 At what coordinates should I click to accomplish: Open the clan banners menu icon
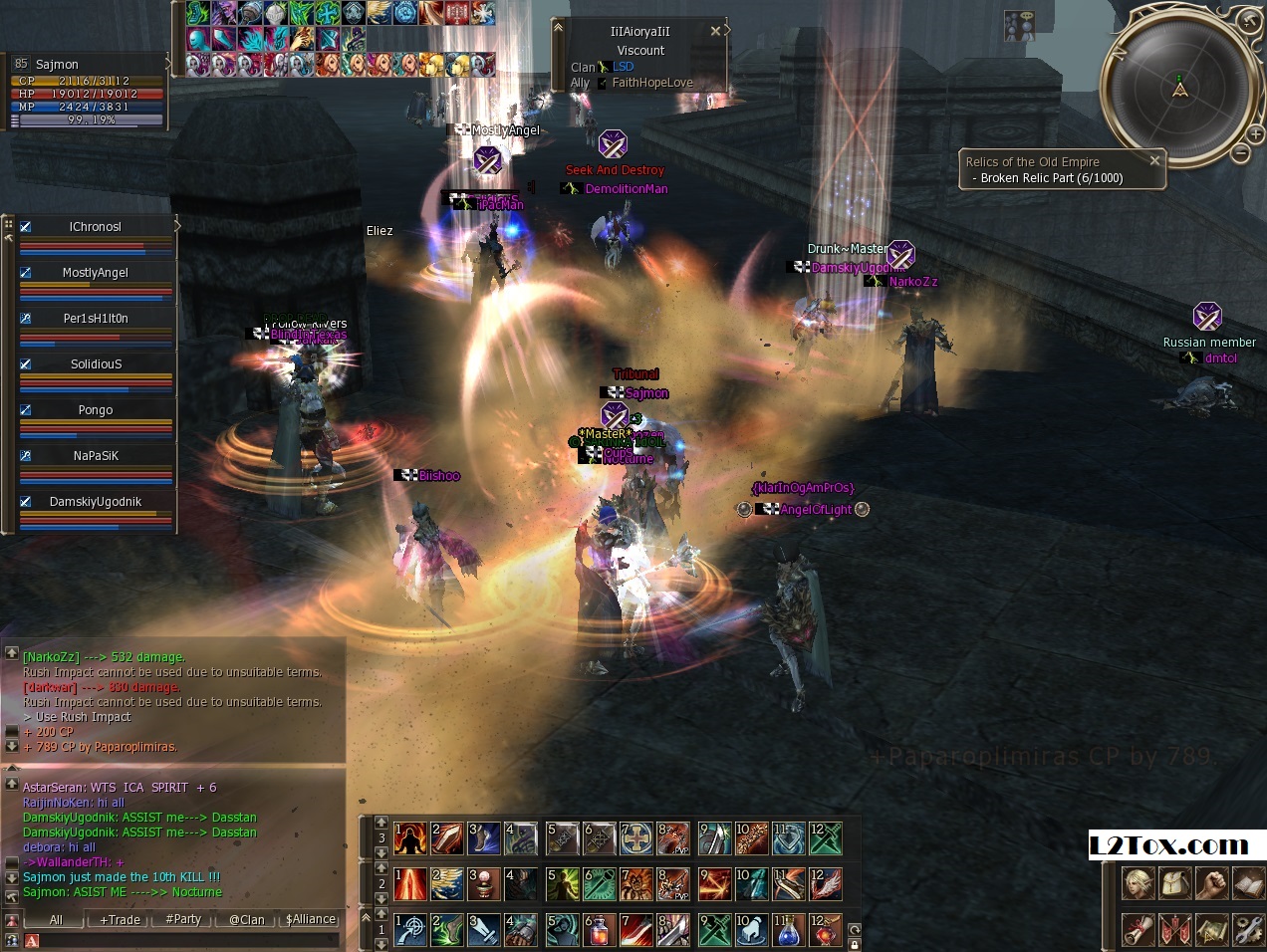coord(1174,929)
